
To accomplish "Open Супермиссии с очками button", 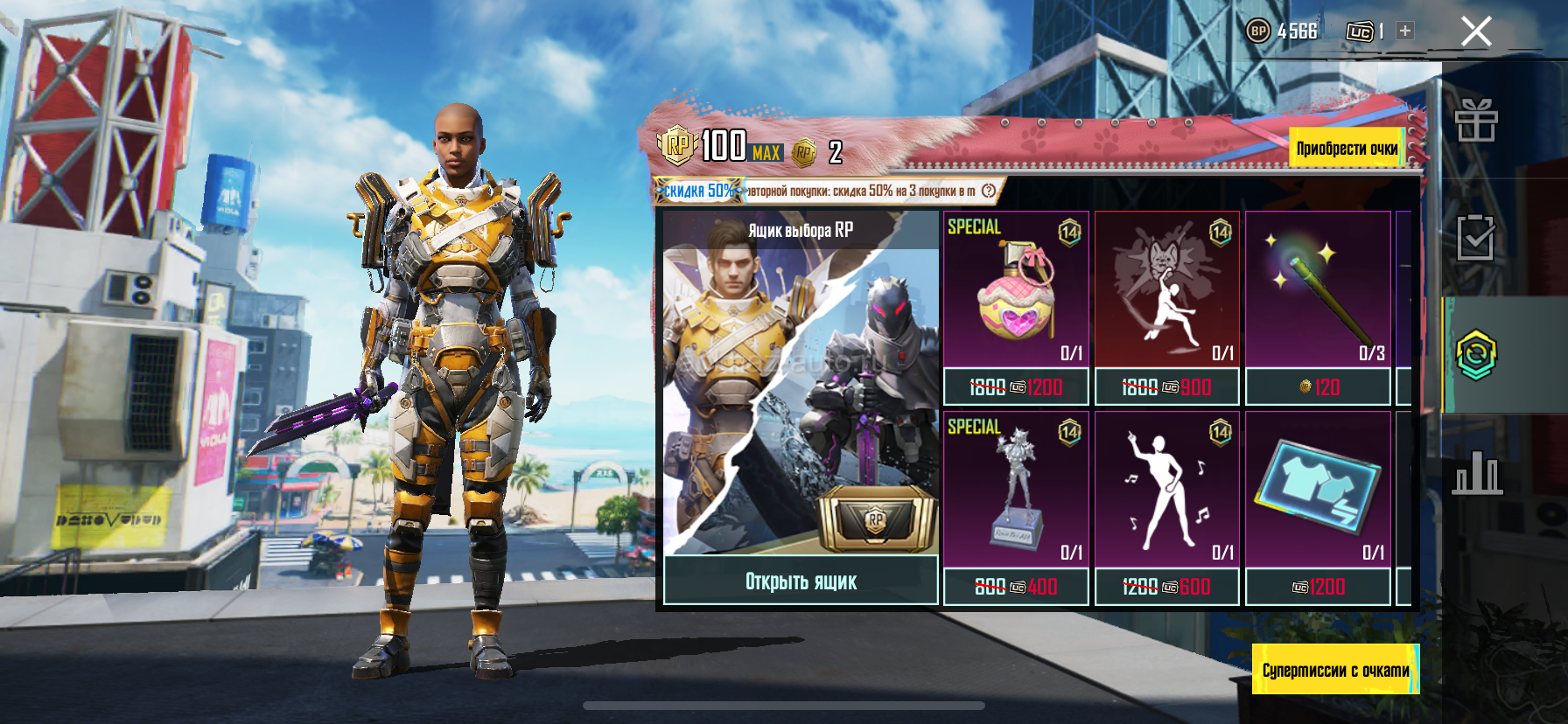I will tap(1335, 670).
